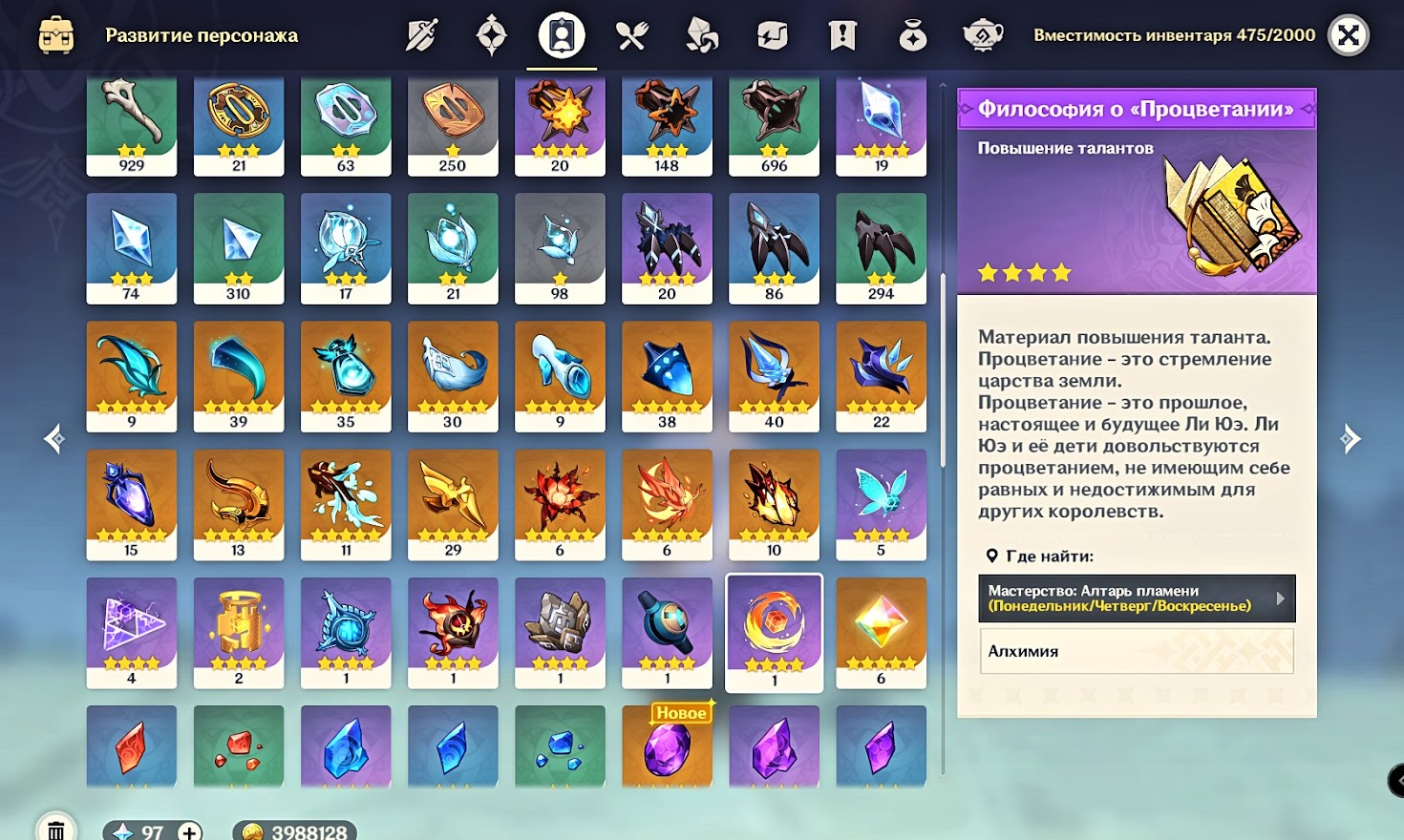Open the food tab
This screenshot has height=840, width=1404.
(631, 36)
